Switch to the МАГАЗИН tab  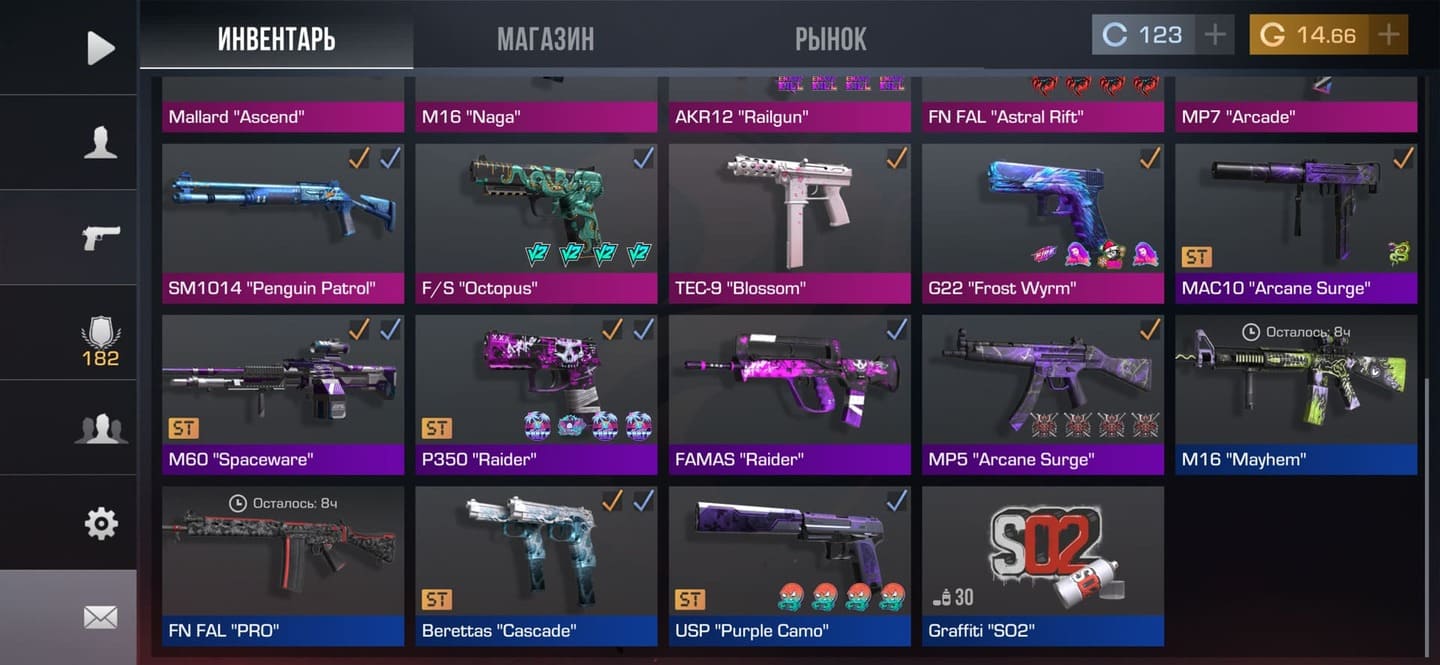click(x=545, y=38)
